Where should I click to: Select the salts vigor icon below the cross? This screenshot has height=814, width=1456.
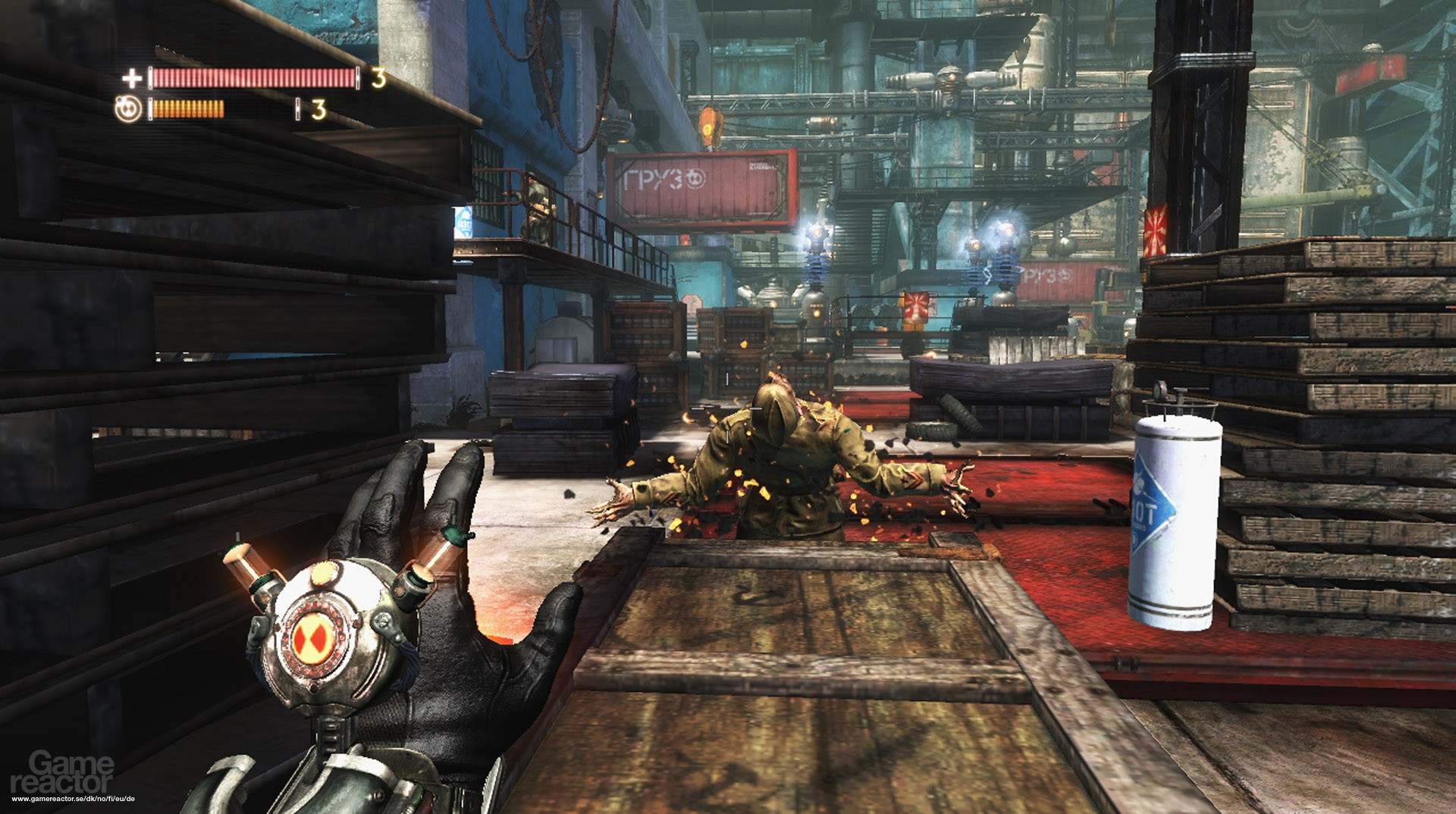point(129,108)
